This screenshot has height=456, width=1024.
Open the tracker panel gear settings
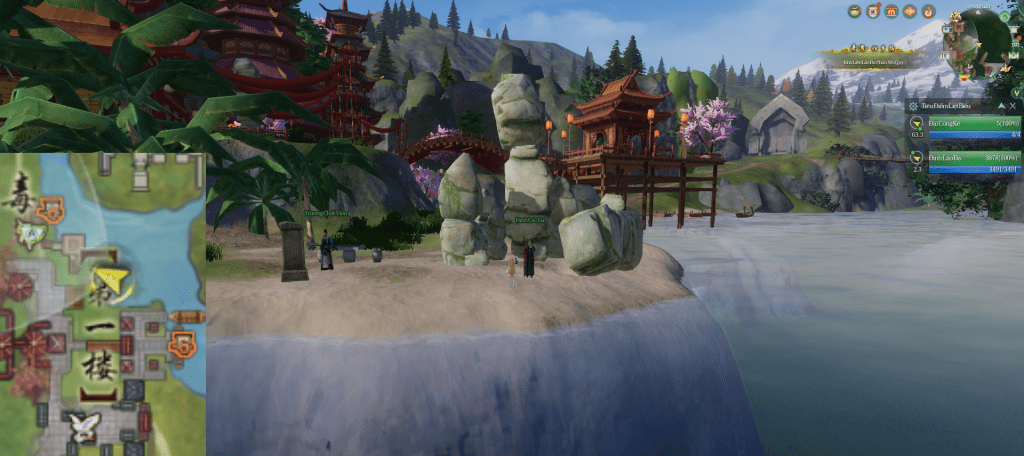tap(914, 105)
